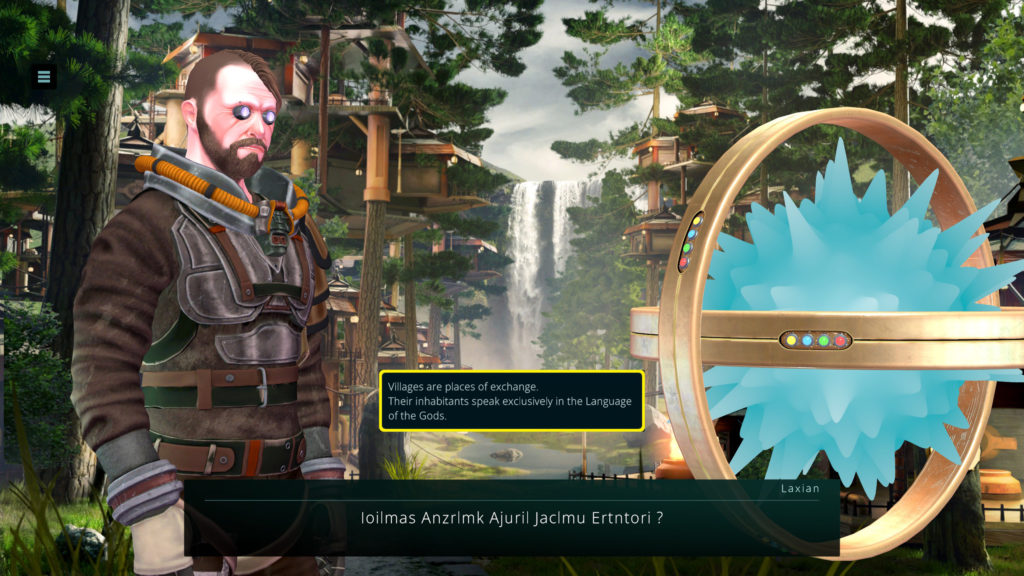Viewport: 1024px width, 576px height.
Task: Dismiss the yellow-bordered villages hint box
Action: 511,401
